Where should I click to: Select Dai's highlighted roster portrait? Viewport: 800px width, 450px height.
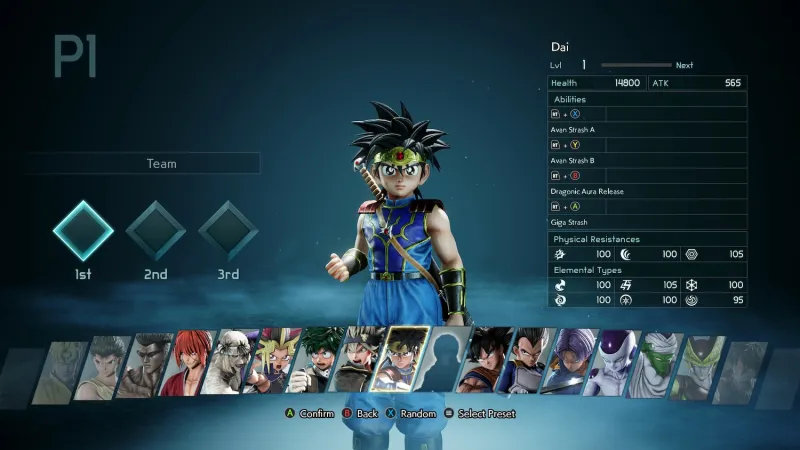point(407,360)
